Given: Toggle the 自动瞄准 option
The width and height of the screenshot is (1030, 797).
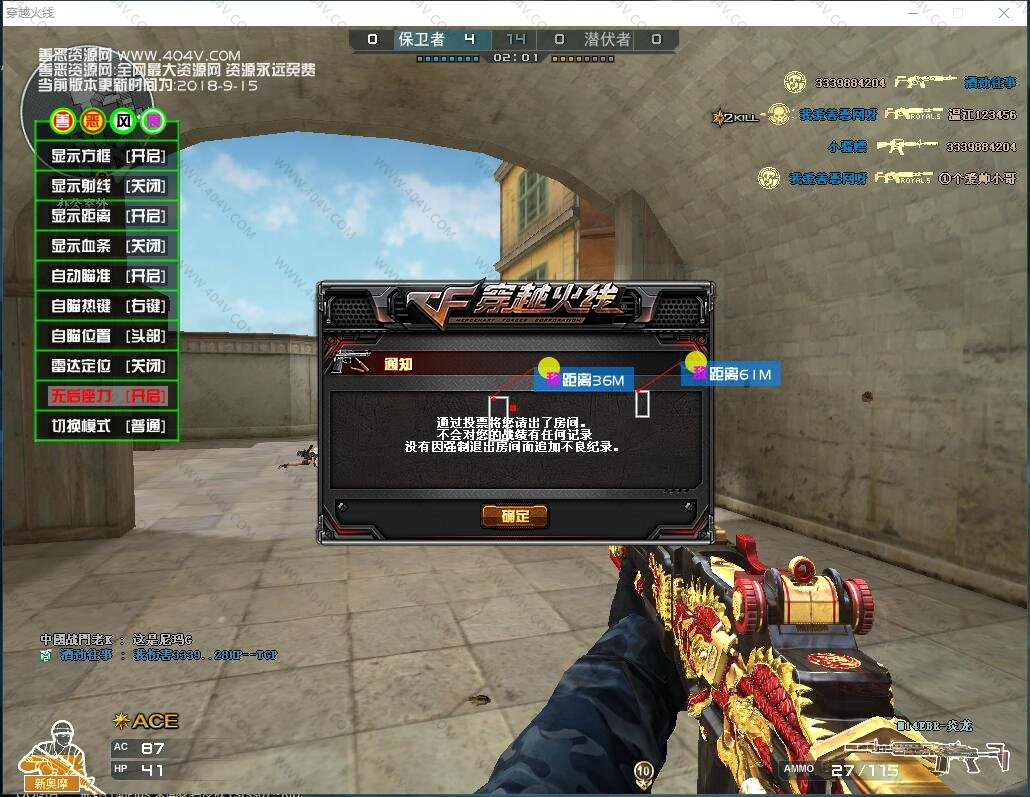Looking at the screenshot, I should [x=107, y=276].
